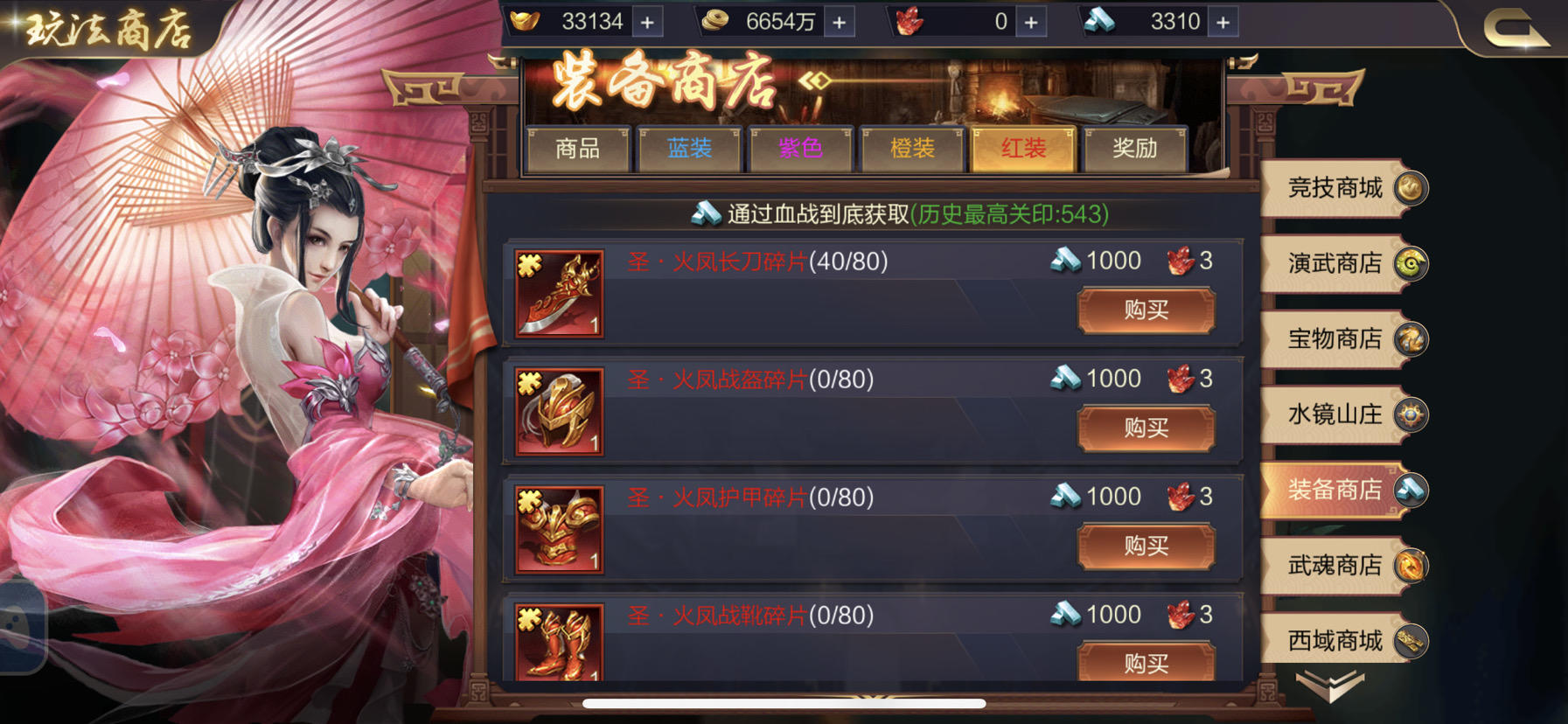
Task: Purchase 圣·火凤长刀碎片 with 购买 button
Action: 1146,310
